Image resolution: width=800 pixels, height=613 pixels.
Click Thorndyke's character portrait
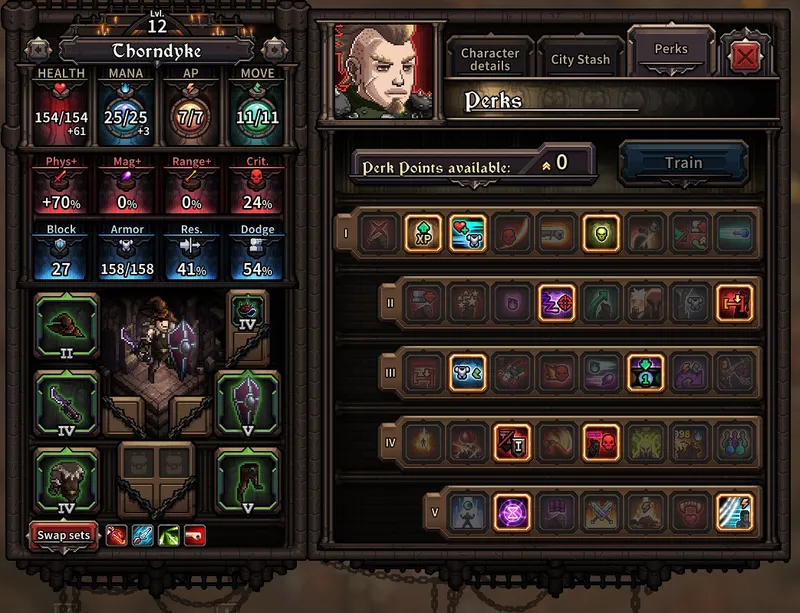pos(385,71)
